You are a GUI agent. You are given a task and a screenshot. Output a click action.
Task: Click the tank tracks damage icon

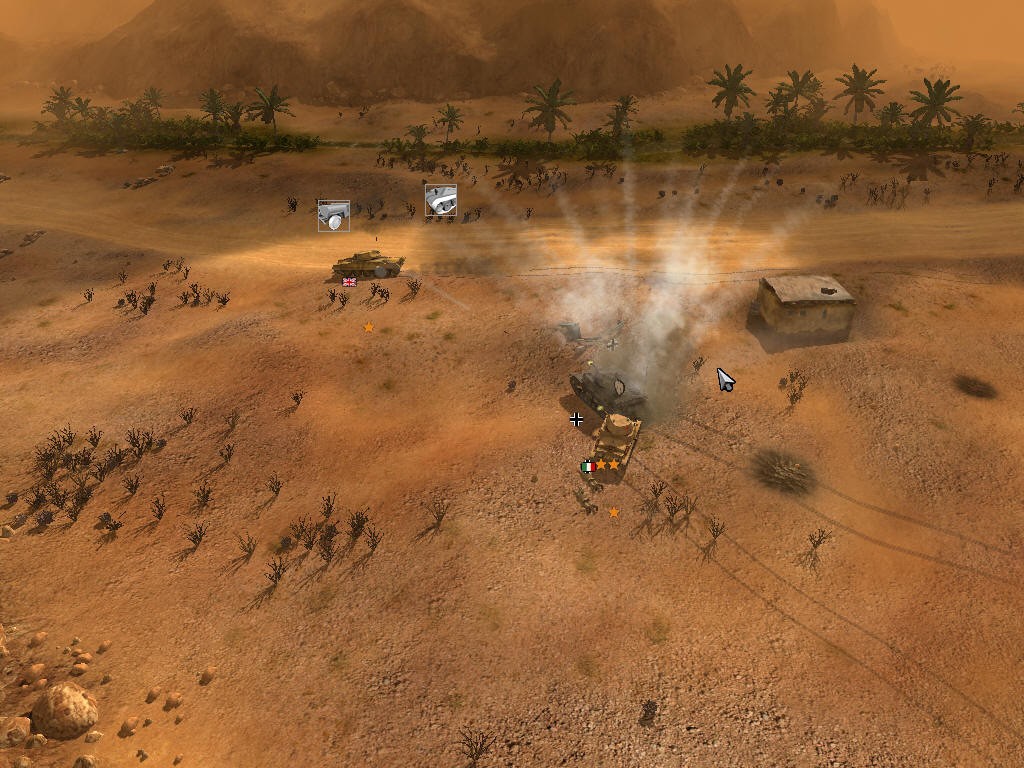(440, 200)
